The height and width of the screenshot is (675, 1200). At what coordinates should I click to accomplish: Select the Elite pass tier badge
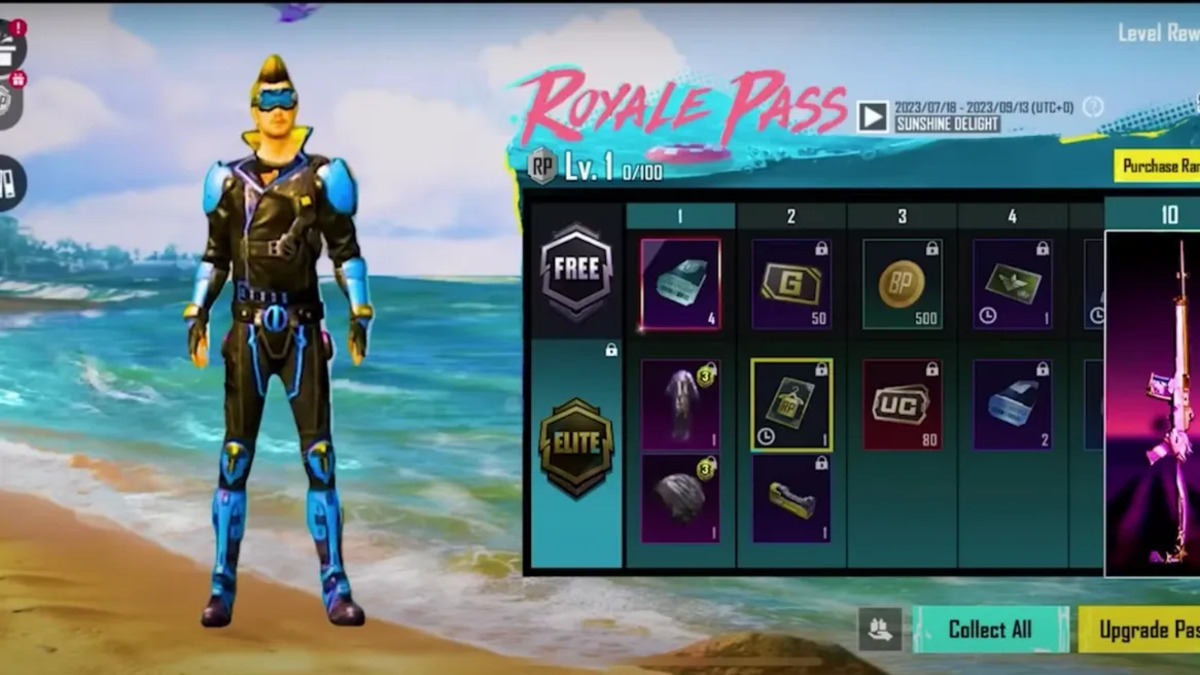click(576, 447)
